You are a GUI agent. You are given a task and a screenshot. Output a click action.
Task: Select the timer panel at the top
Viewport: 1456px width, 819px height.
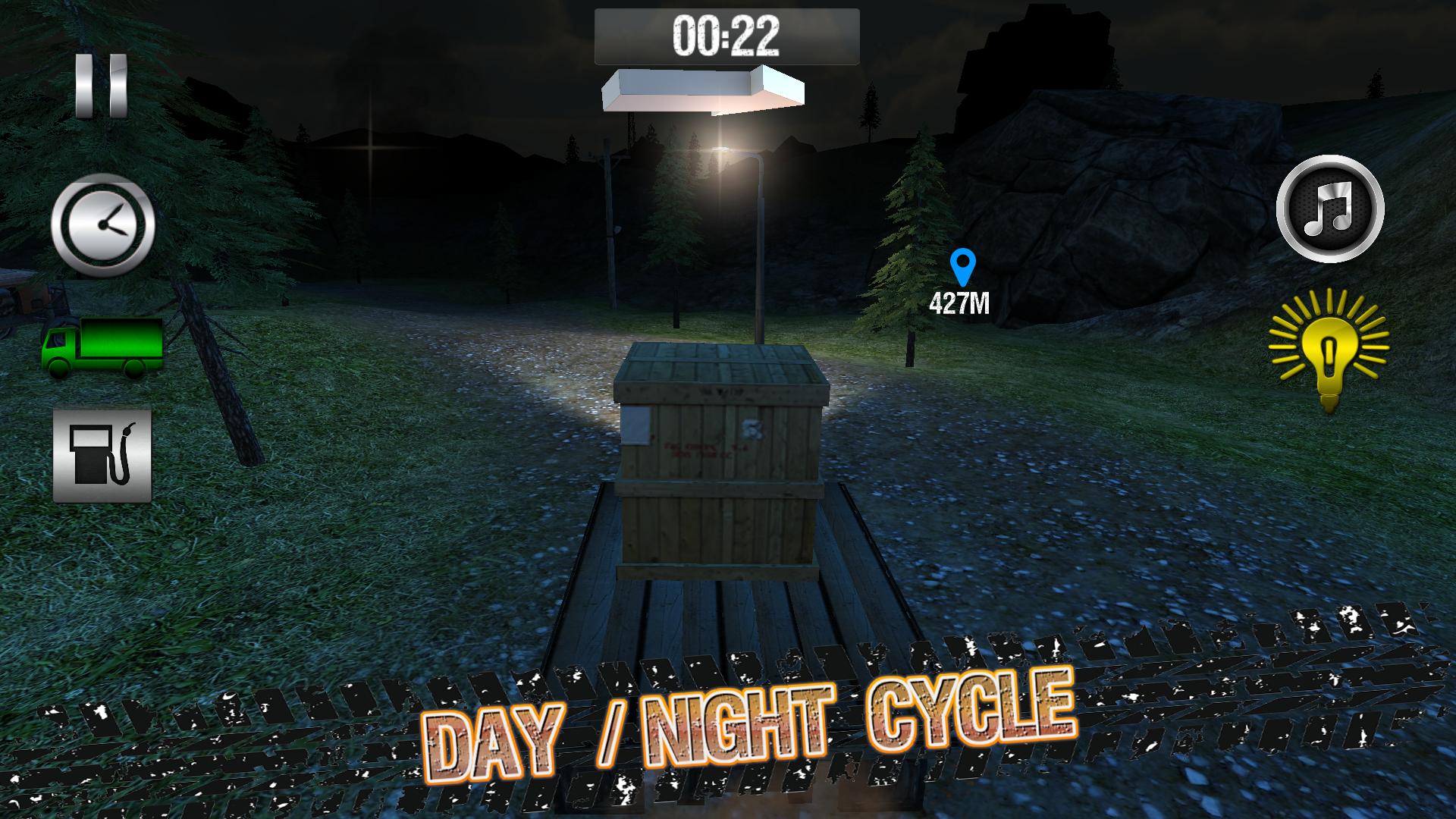coord(726,33)
